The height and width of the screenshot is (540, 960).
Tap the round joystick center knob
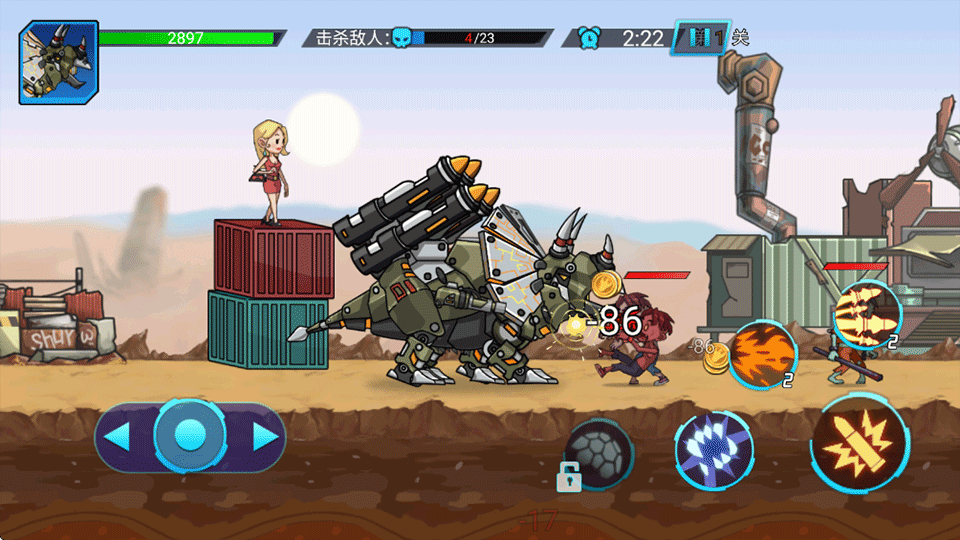tap(190, 435)
